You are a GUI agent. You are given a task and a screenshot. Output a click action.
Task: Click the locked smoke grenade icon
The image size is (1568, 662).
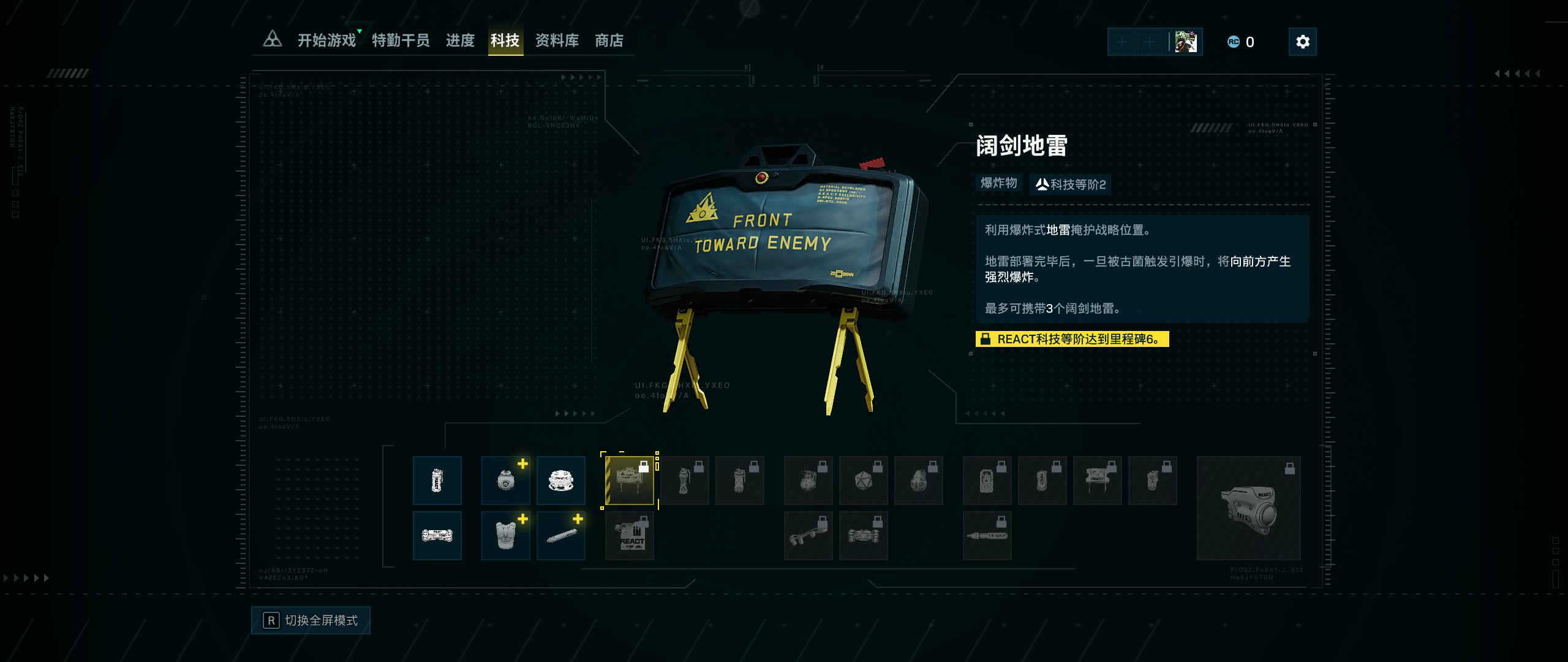[741, 481]
